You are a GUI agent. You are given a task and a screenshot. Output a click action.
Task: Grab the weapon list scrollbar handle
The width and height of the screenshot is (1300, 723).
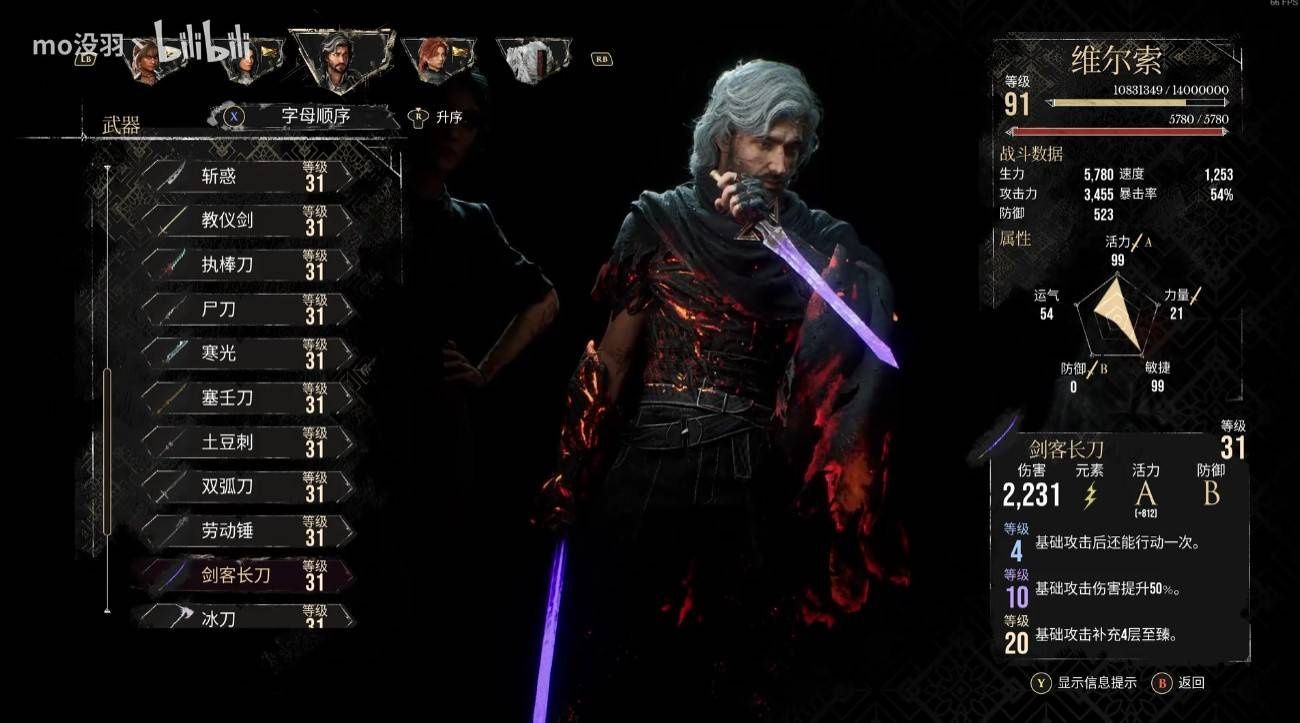click(x=107, y=450)
